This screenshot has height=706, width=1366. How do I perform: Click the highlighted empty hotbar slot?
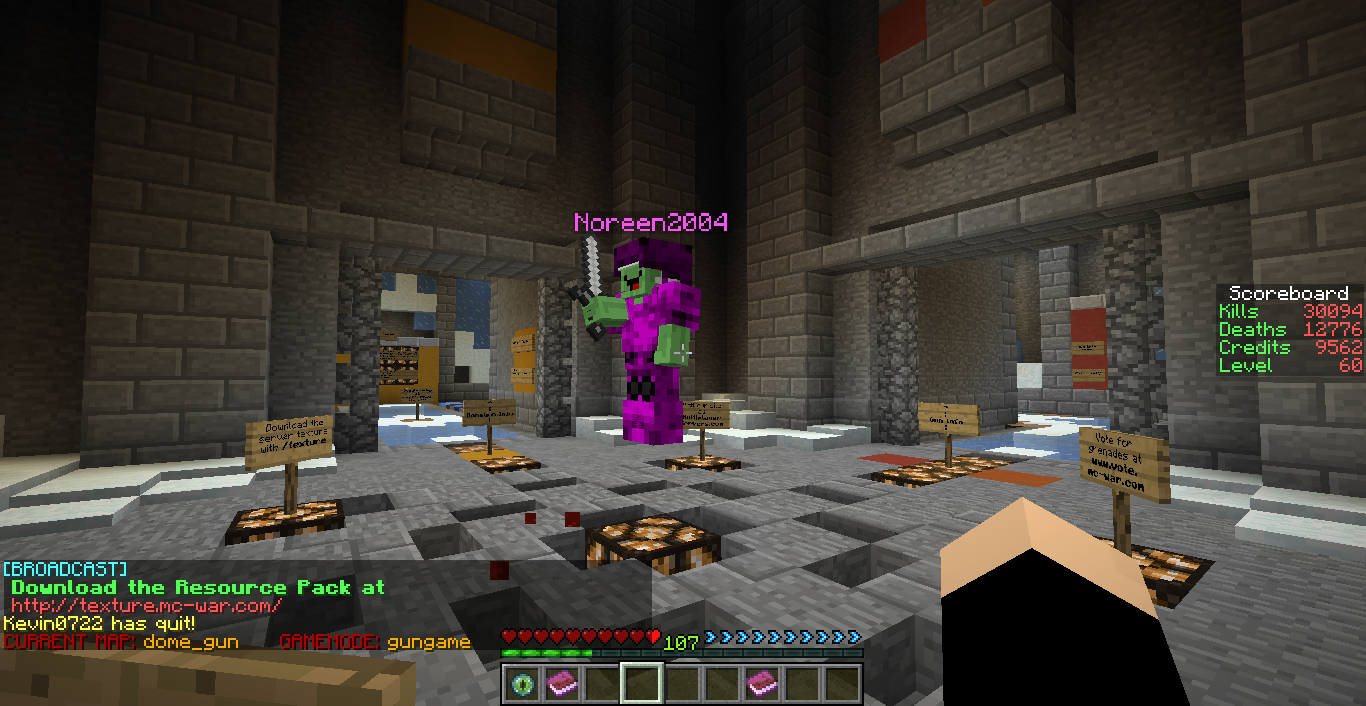[641, 684]
